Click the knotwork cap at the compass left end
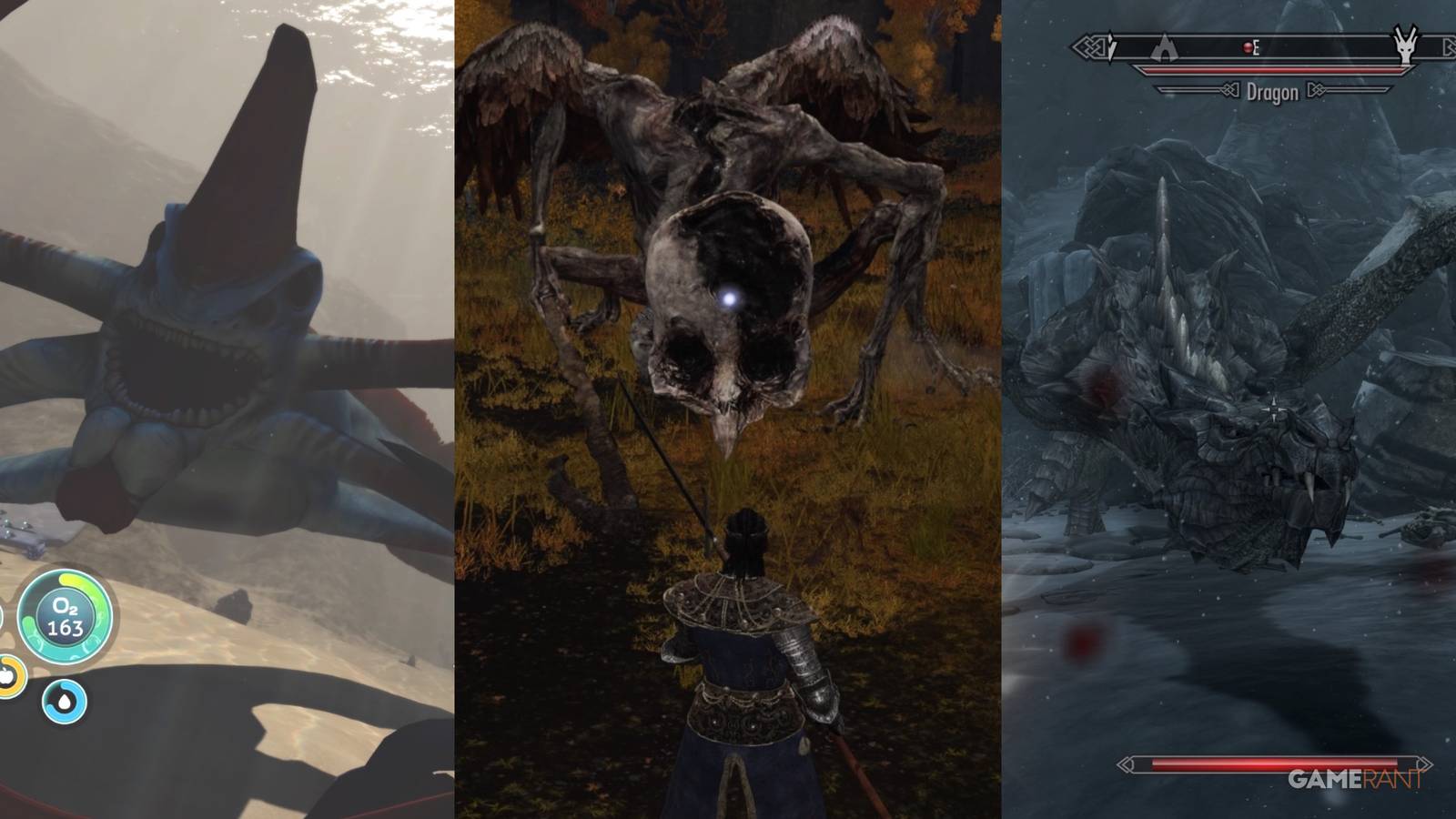Image resolution: width=1456 pixels, height=819 pixels. tap(1089, 45)
